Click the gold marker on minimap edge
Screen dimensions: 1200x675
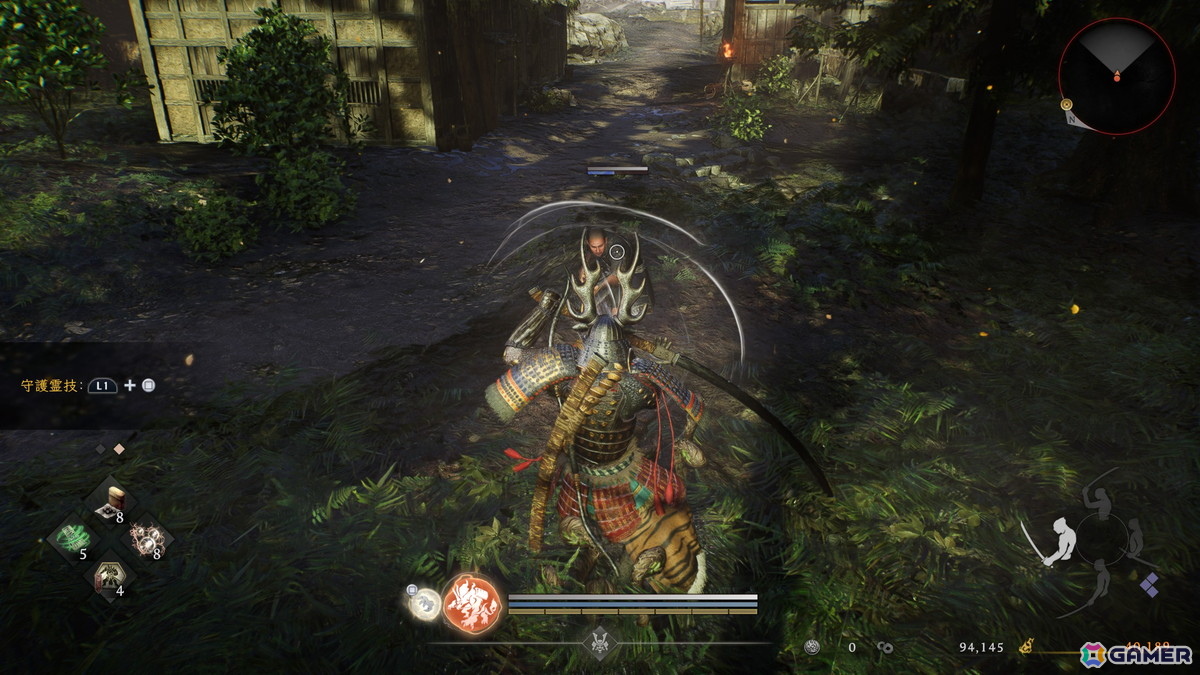1066,104
